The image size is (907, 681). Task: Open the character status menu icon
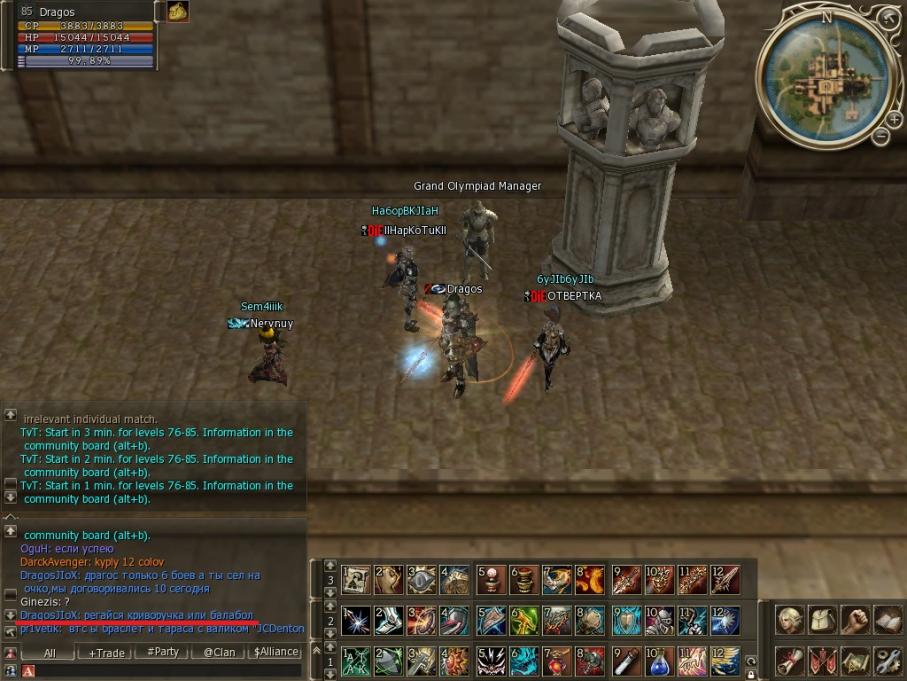pos(790,620)
